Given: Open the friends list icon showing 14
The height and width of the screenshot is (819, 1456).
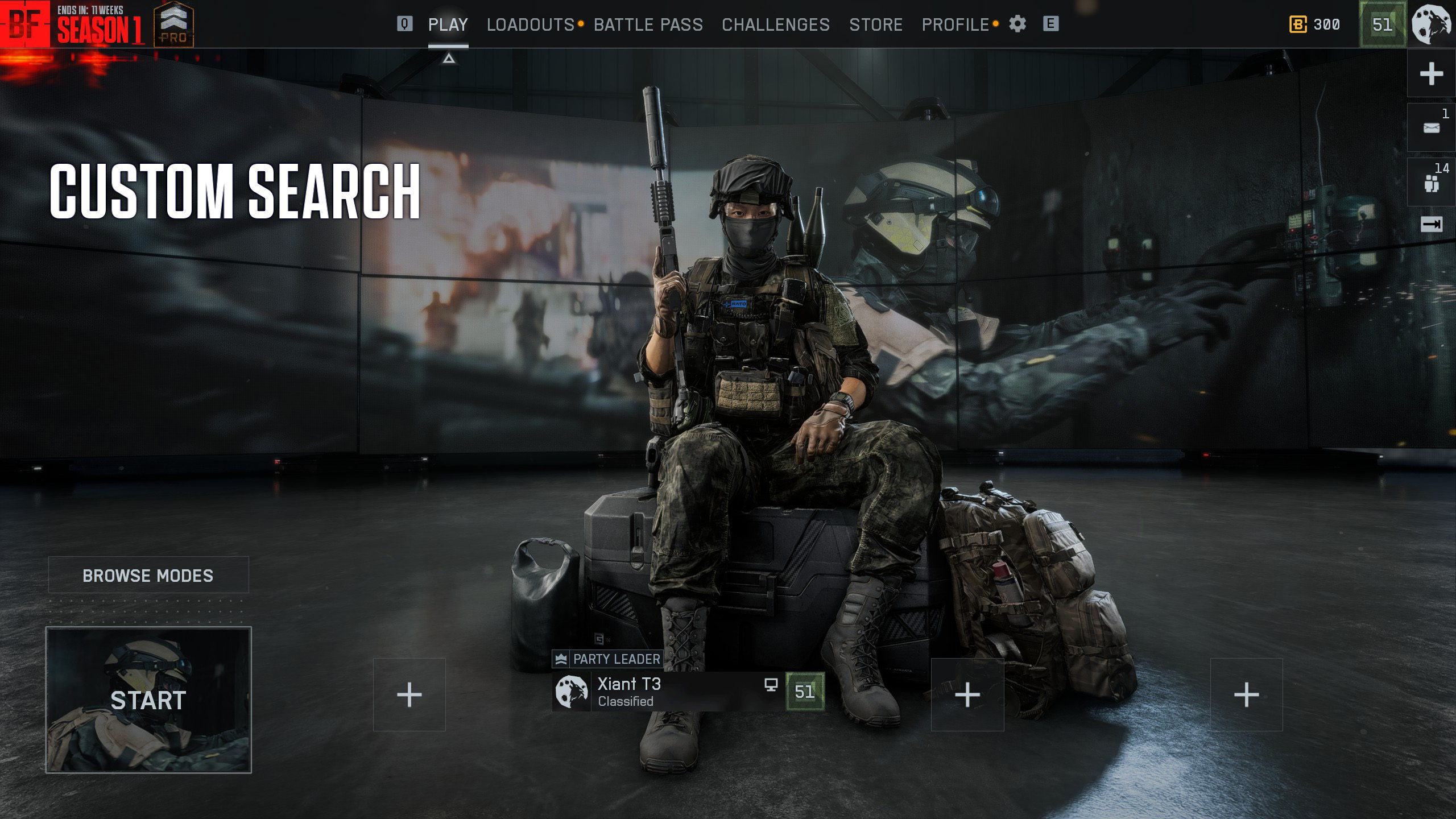Looking at the screenshot, I should click(x=1431, y=183).
